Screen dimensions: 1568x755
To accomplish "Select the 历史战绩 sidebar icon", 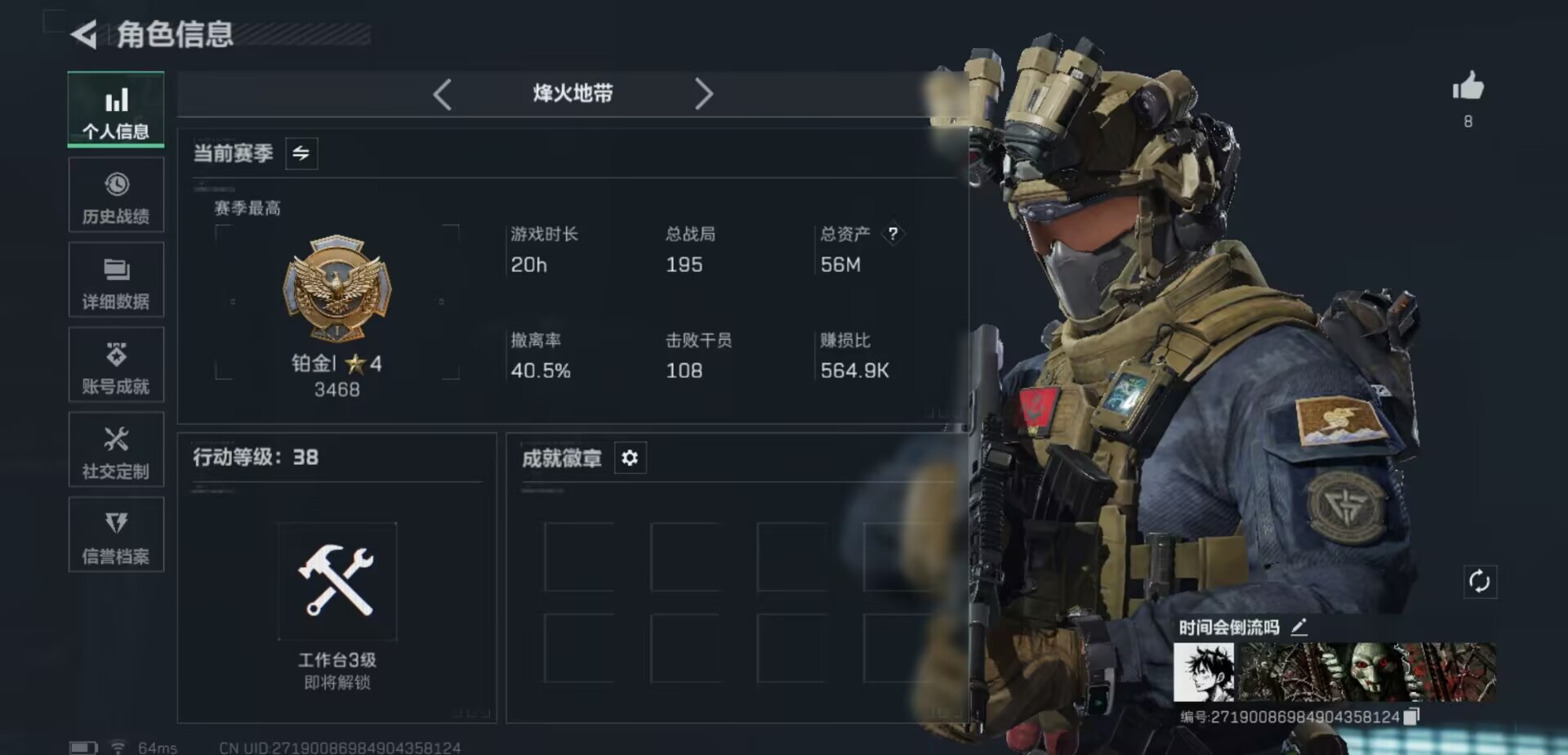I will coord(116,194).
